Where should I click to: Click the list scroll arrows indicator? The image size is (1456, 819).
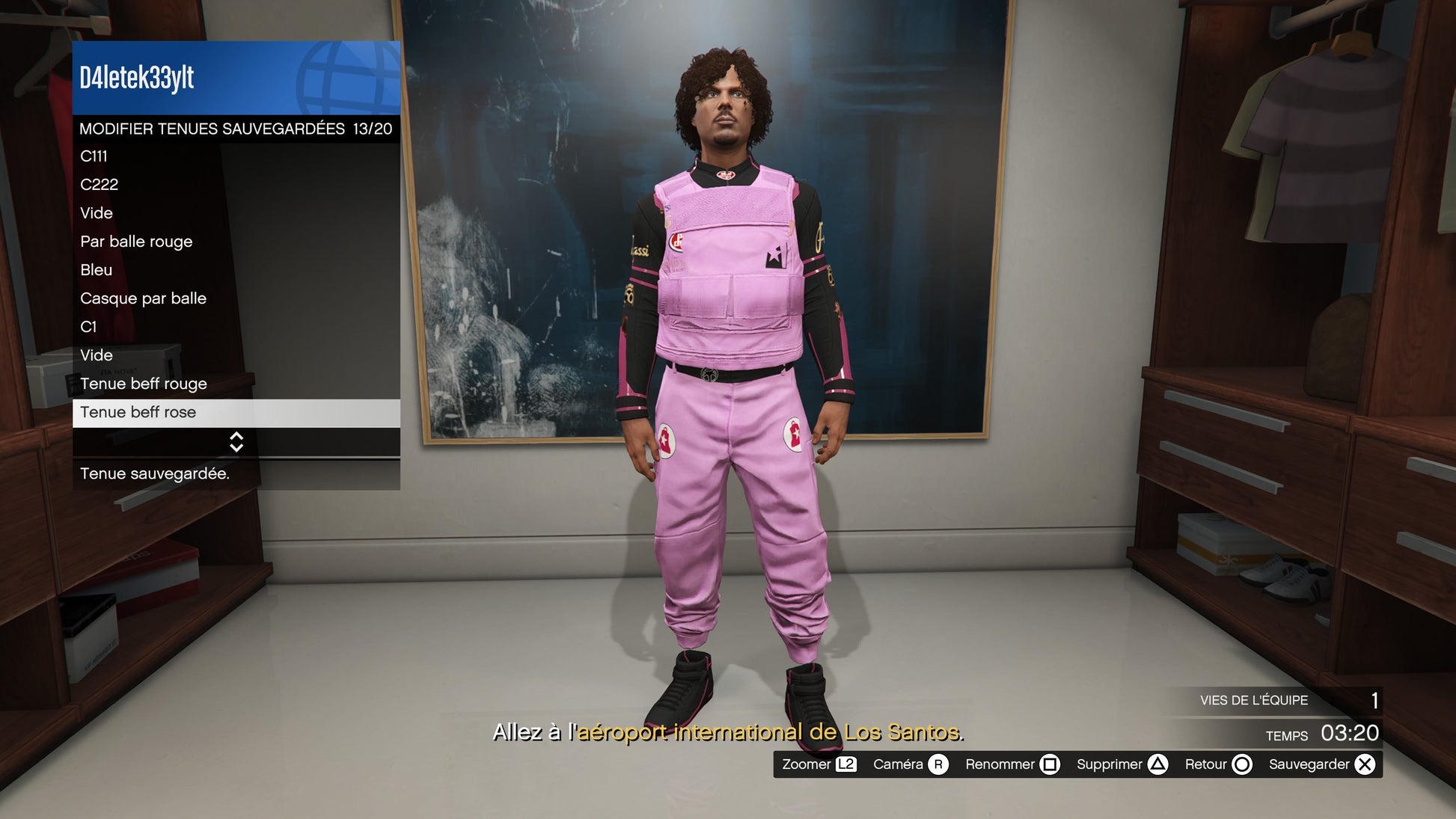point(236,442)
